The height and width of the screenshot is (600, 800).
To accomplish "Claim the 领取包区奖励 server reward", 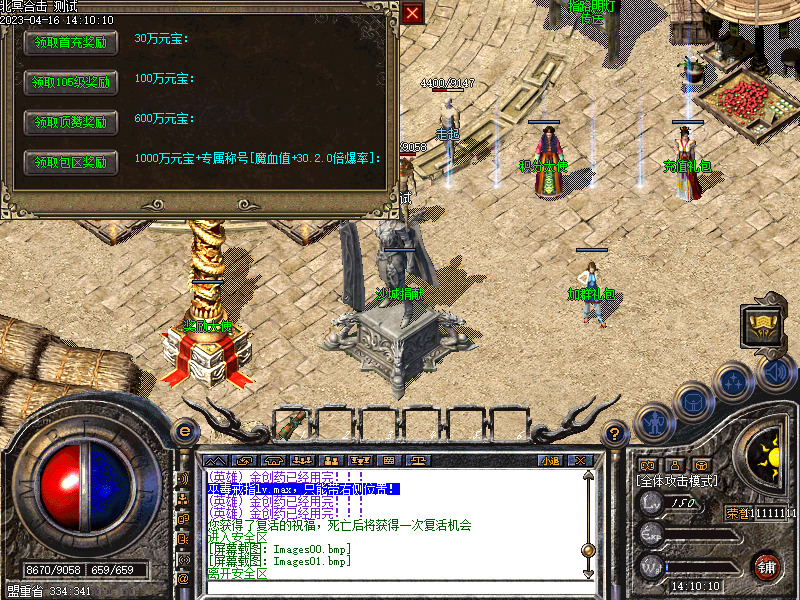I will [70, 162].
